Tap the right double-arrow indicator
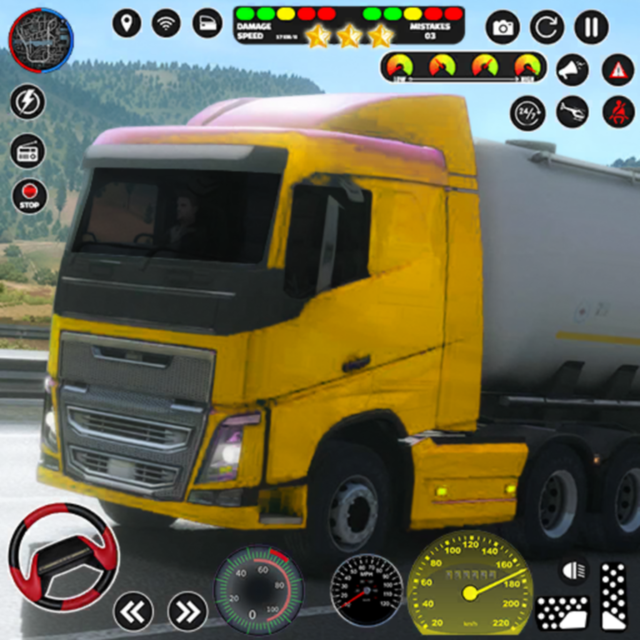The image size is (640, 640). (187, 609)
